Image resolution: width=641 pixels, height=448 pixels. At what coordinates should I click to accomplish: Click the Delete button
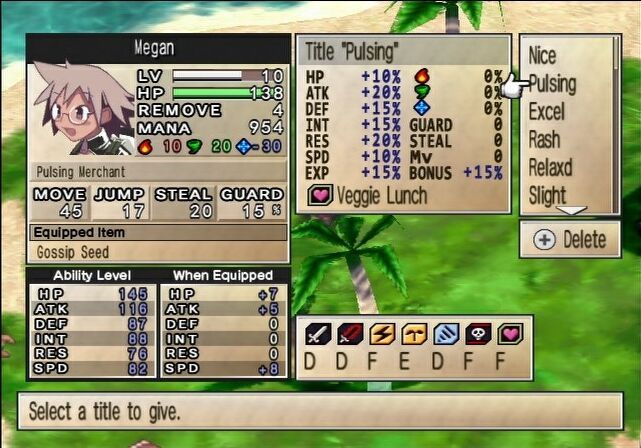coord(570,240)
